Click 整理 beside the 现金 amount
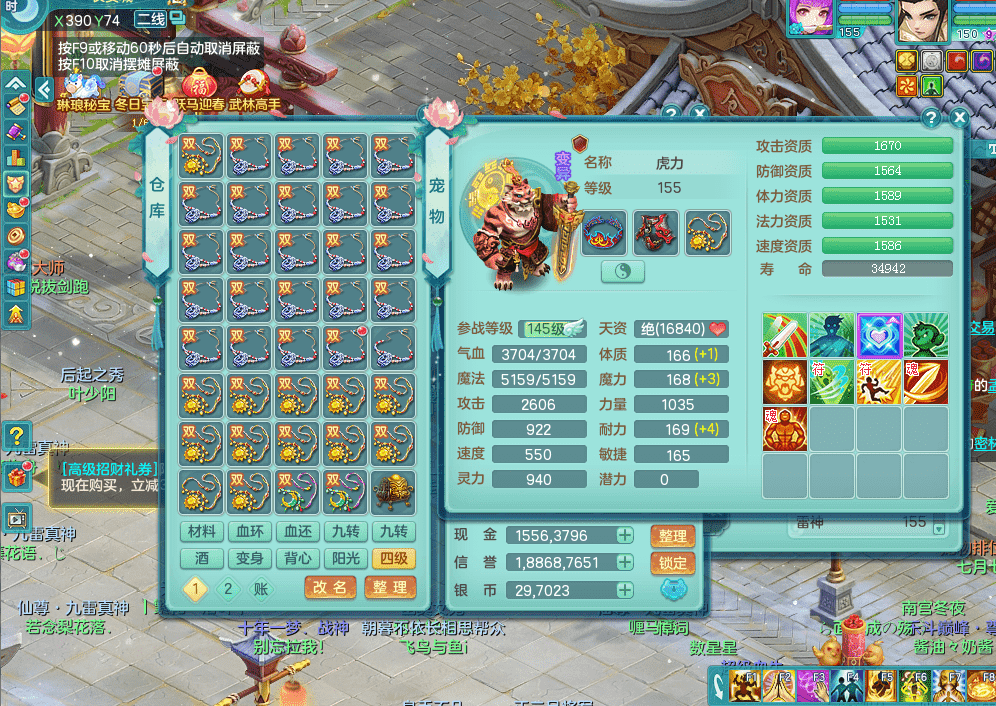The image size is (996, 706). [673, 536]
